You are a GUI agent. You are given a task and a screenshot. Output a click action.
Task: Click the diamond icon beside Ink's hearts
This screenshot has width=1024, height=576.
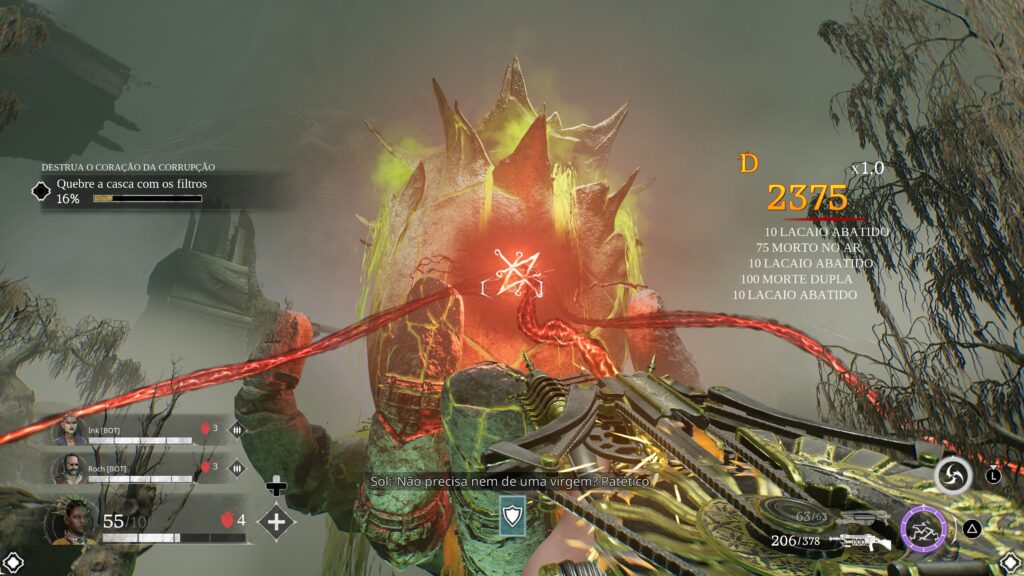click(x=237, y=430)
